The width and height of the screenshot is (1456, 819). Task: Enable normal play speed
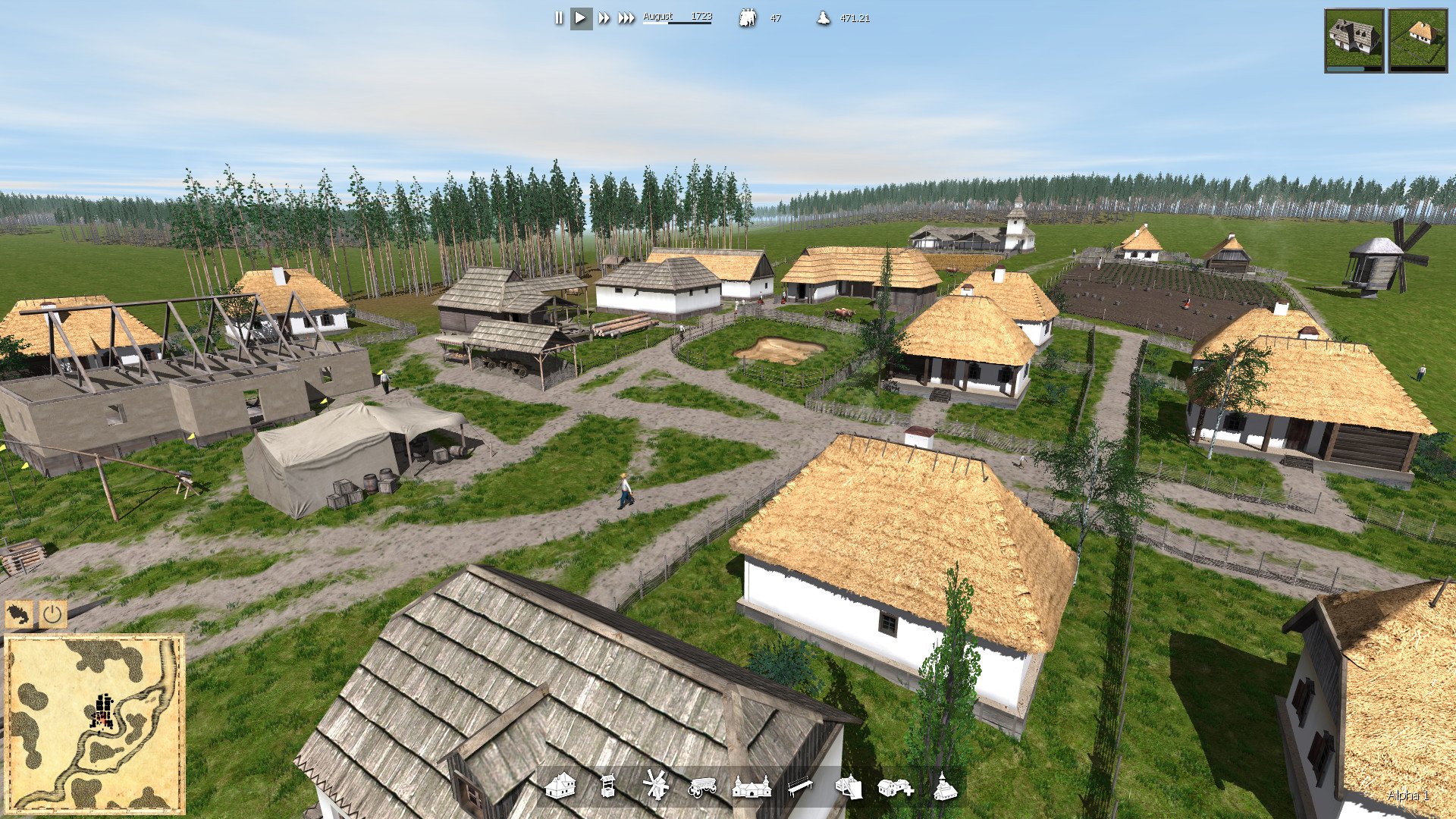[x=582, y=17]
